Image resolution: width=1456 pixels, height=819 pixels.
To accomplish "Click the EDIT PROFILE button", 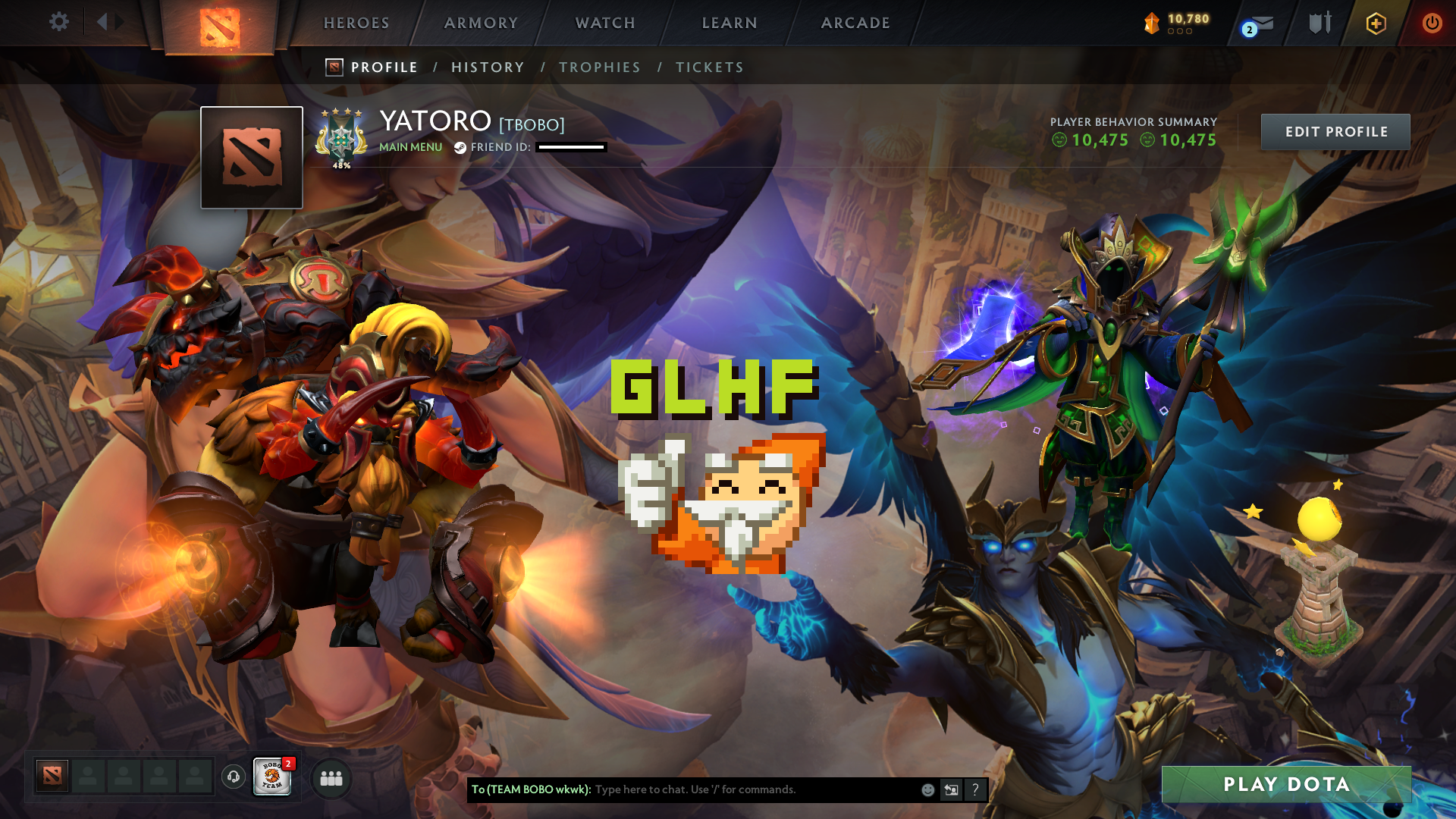I will pos(1335,131).
